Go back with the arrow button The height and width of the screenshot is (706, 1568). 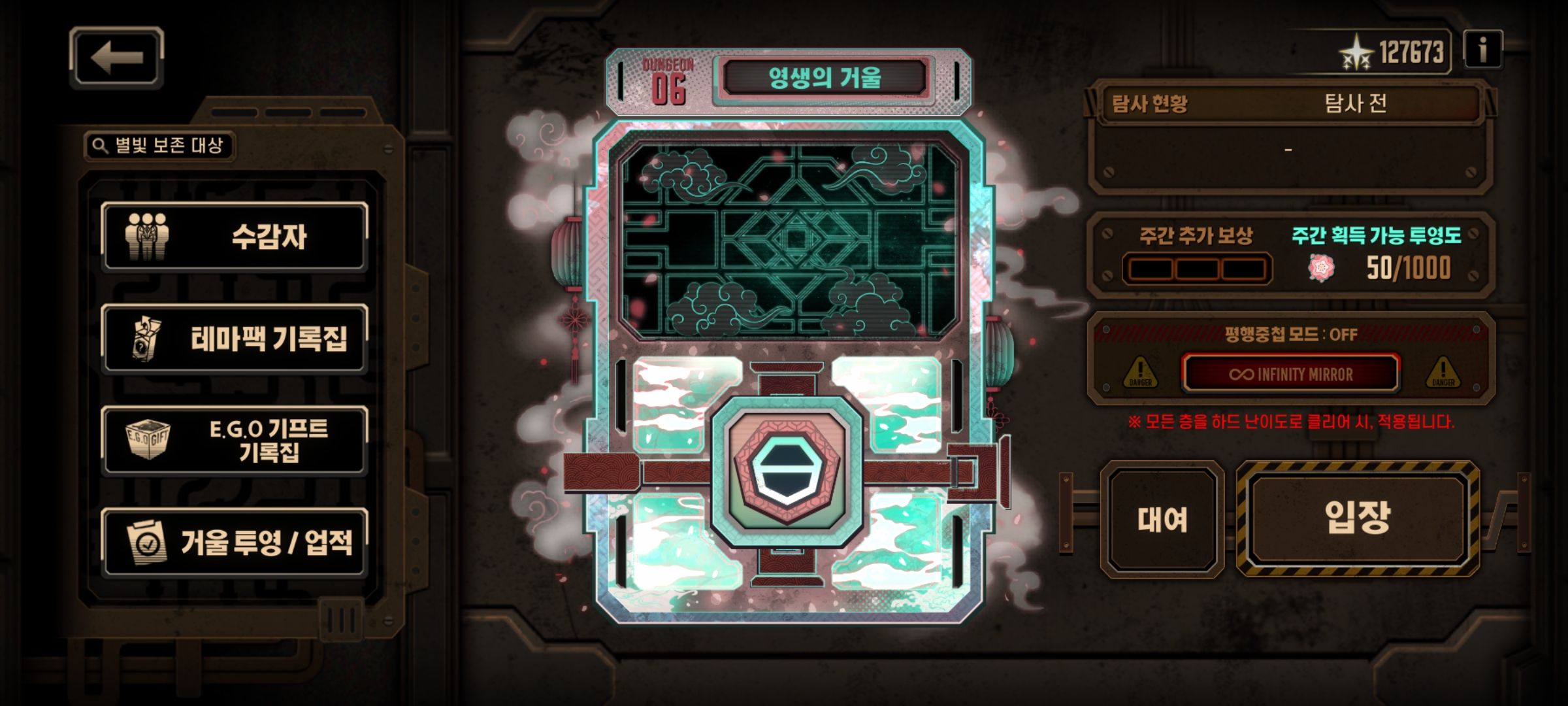pyautogui.click(x=116, y=58)
